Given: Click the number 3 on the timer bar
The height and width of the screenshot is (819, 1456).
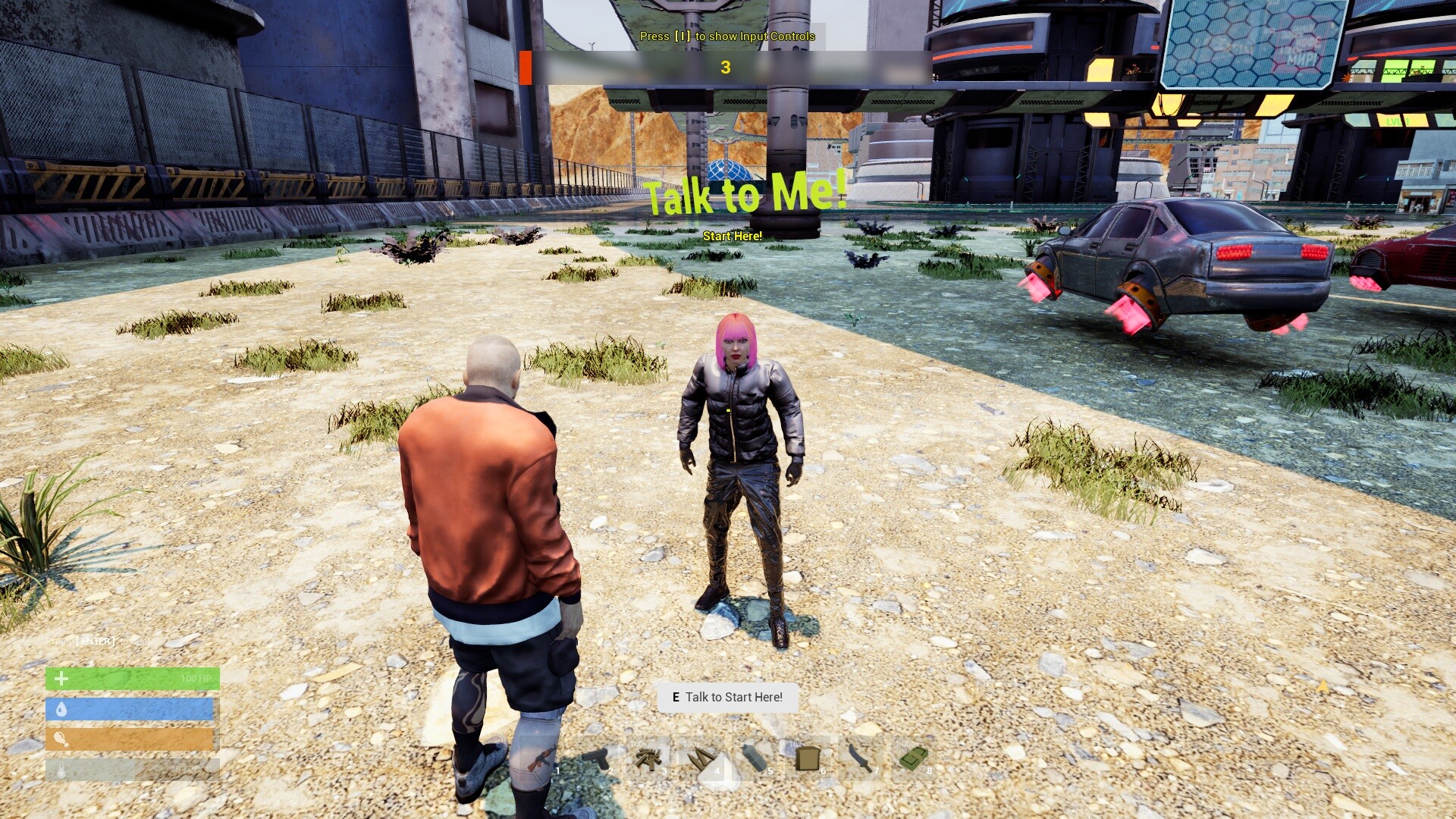Looking at the screenshot, I should (x=727, y=67).
